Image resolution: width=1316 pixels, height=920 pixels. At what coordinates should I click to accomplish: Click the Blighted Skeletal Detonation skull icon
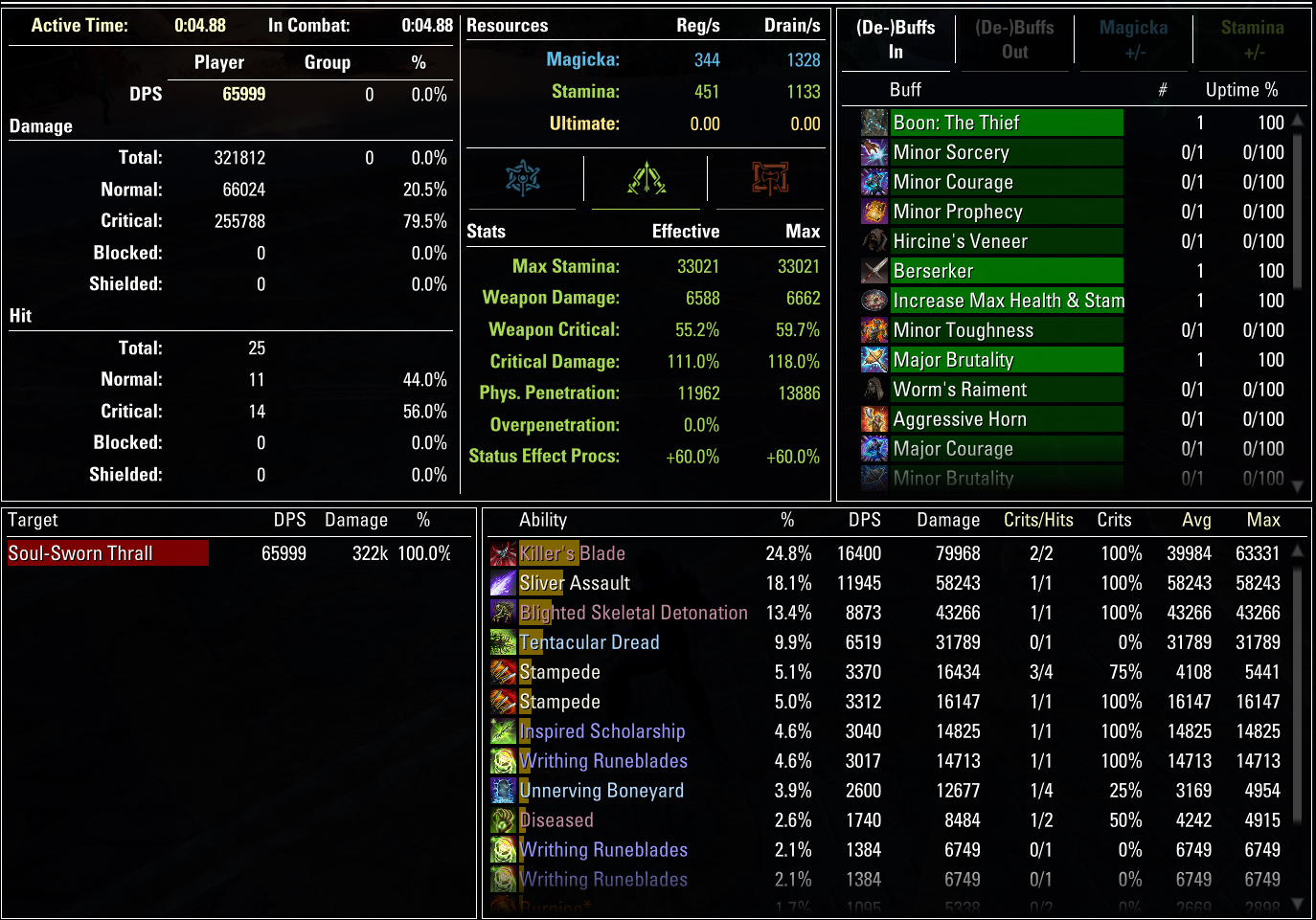coord(503,613)
